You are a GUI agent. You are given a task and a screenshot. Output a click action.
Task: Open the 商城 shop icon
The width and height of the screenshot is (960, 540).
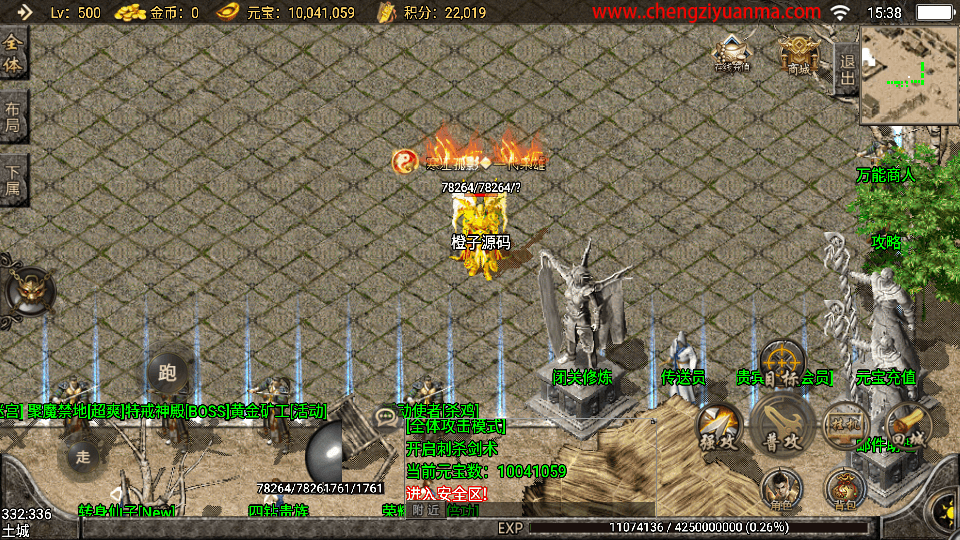pos(799,53)
